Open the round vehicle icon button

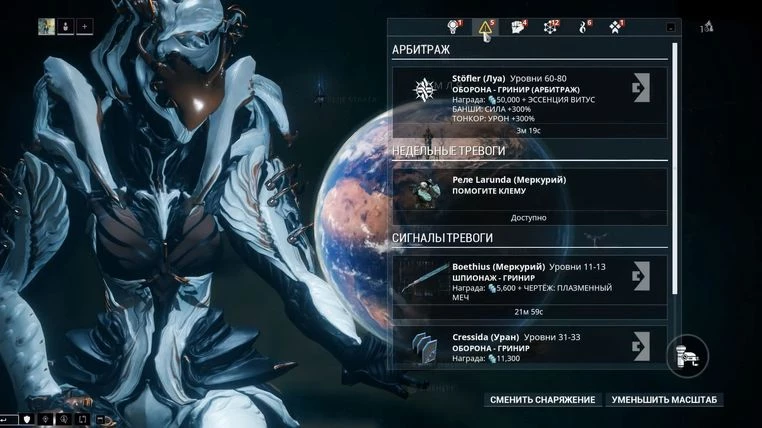[x=688, y=354]
